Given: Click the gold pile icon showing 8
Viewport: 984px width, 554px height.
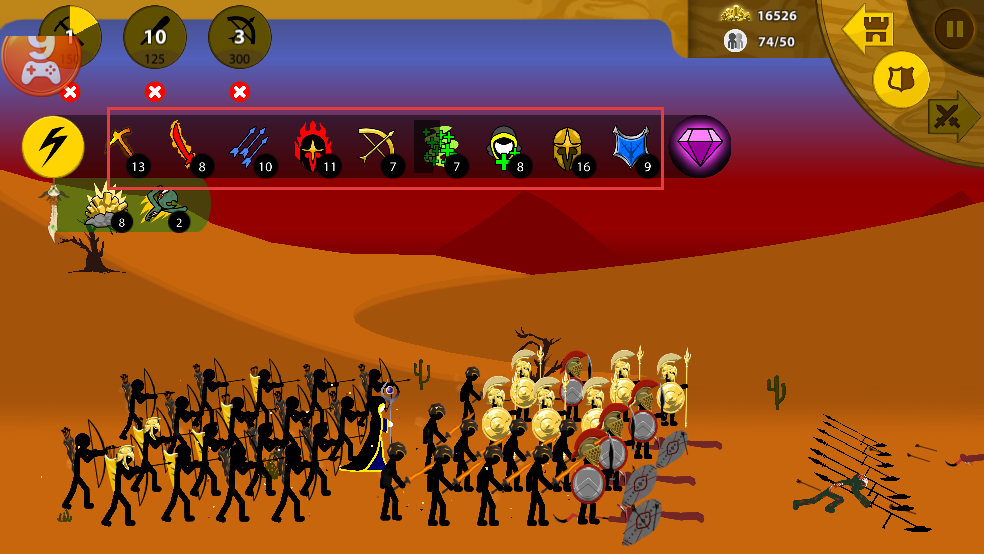Looking at the screenshot, I should coord(105,206).
